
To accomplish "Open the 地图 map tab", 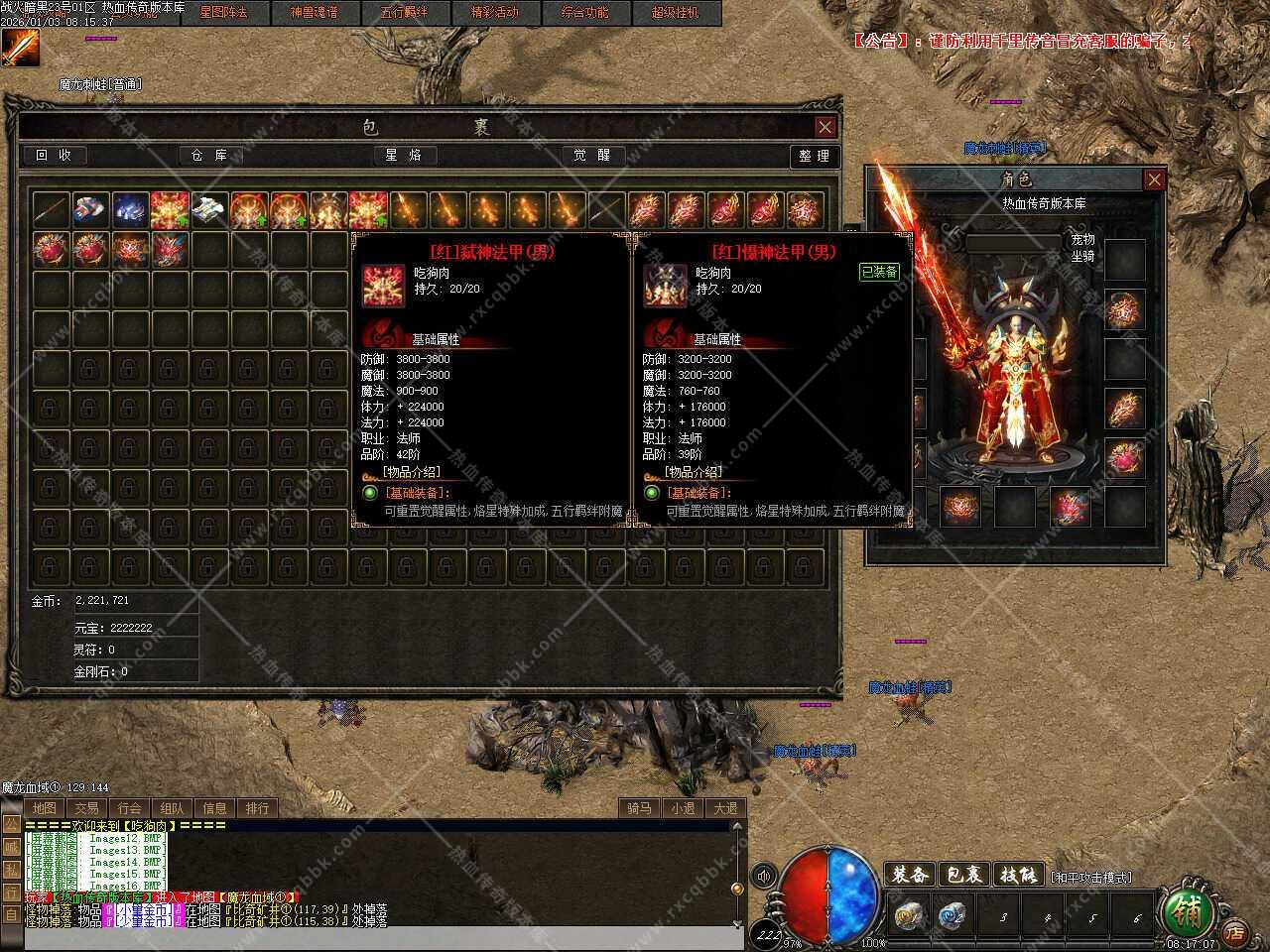I will (x=44, y=808).
